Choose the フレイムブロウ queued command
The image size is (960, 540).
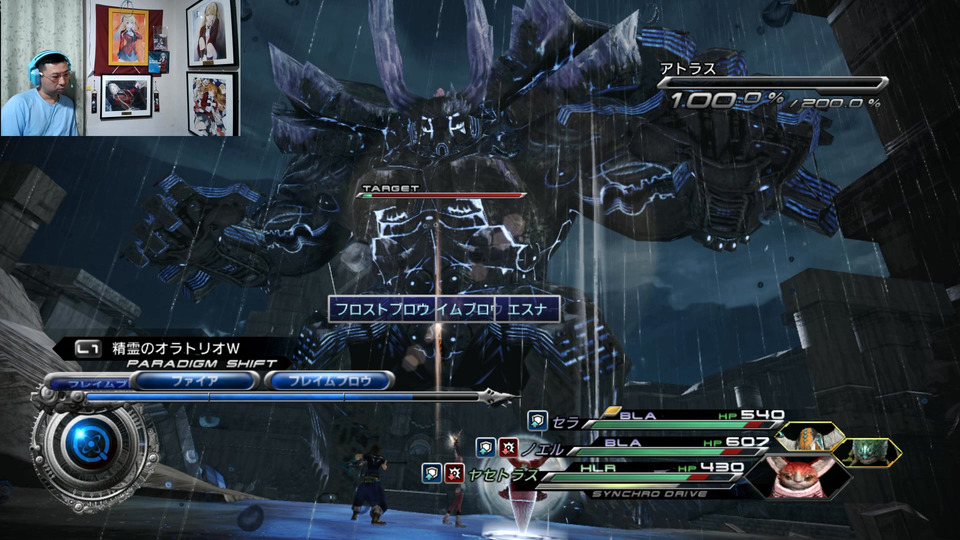click(x=329, y=380)
